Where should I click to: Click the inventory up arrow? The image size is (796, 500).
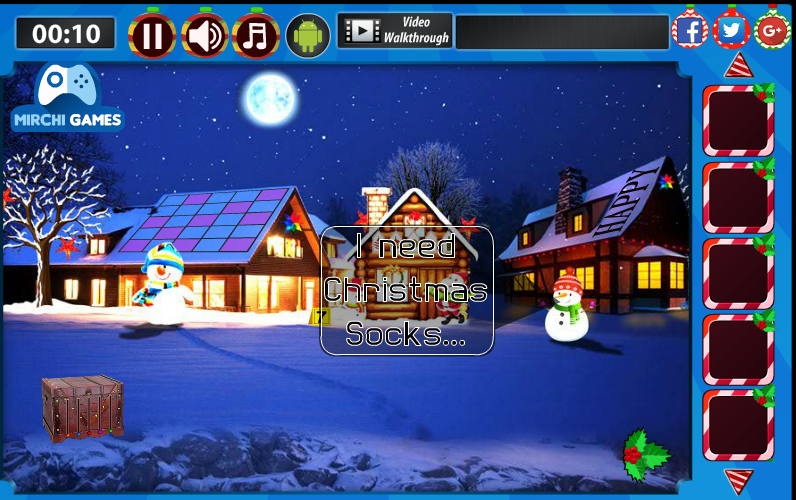[x=738, y=66]
